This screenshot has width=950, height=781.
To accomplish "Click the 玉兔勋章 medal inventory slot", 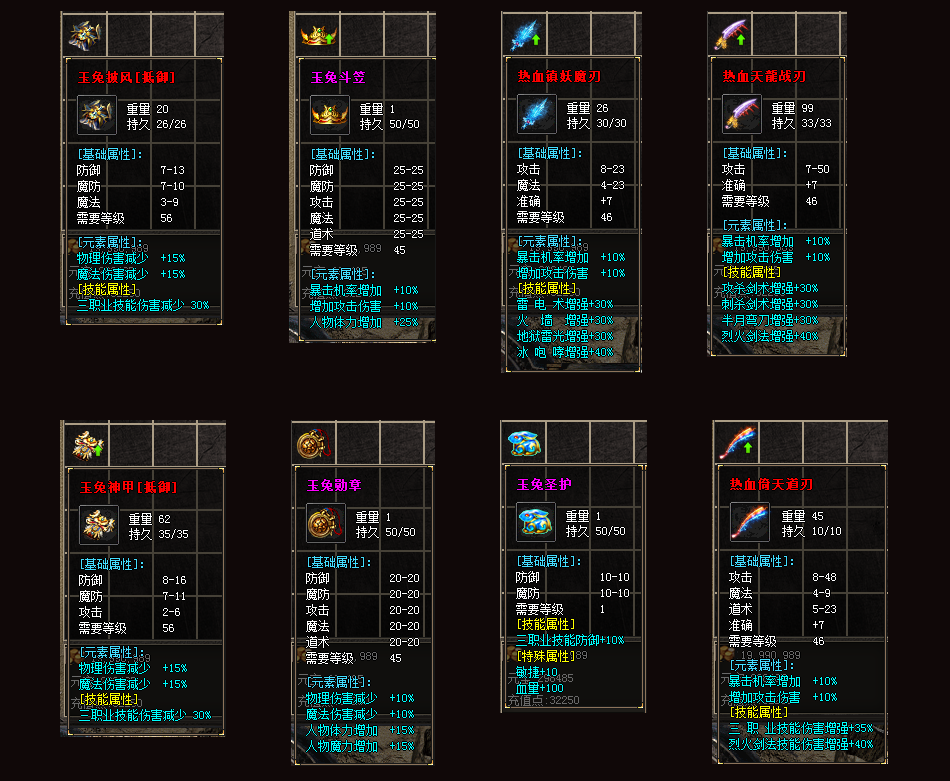I will pos(312,441).
